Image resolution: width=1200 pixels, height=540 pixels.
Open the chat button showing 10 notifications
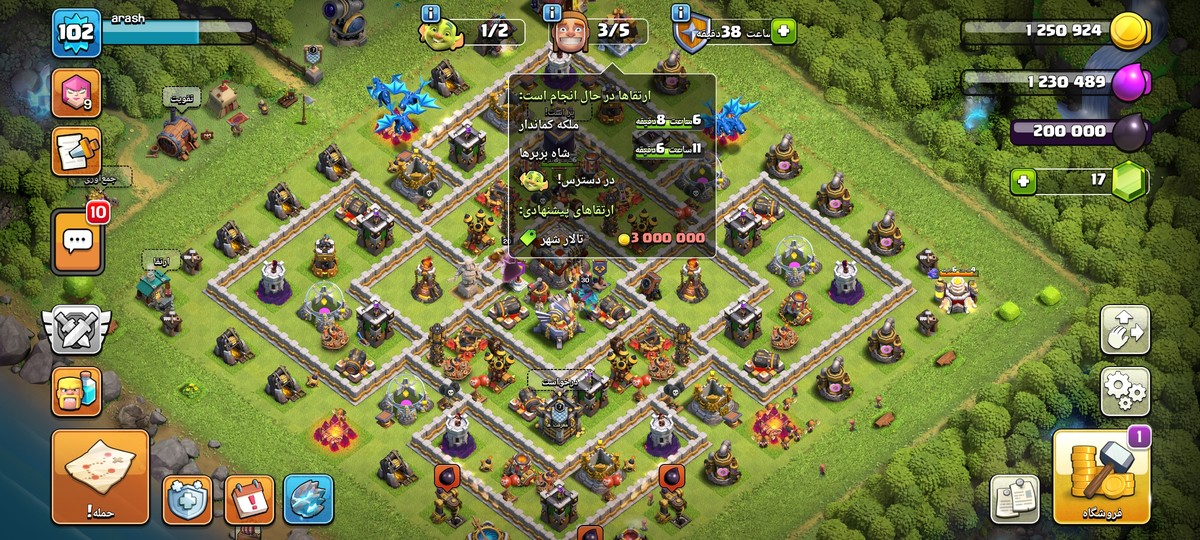click(76, 240)
